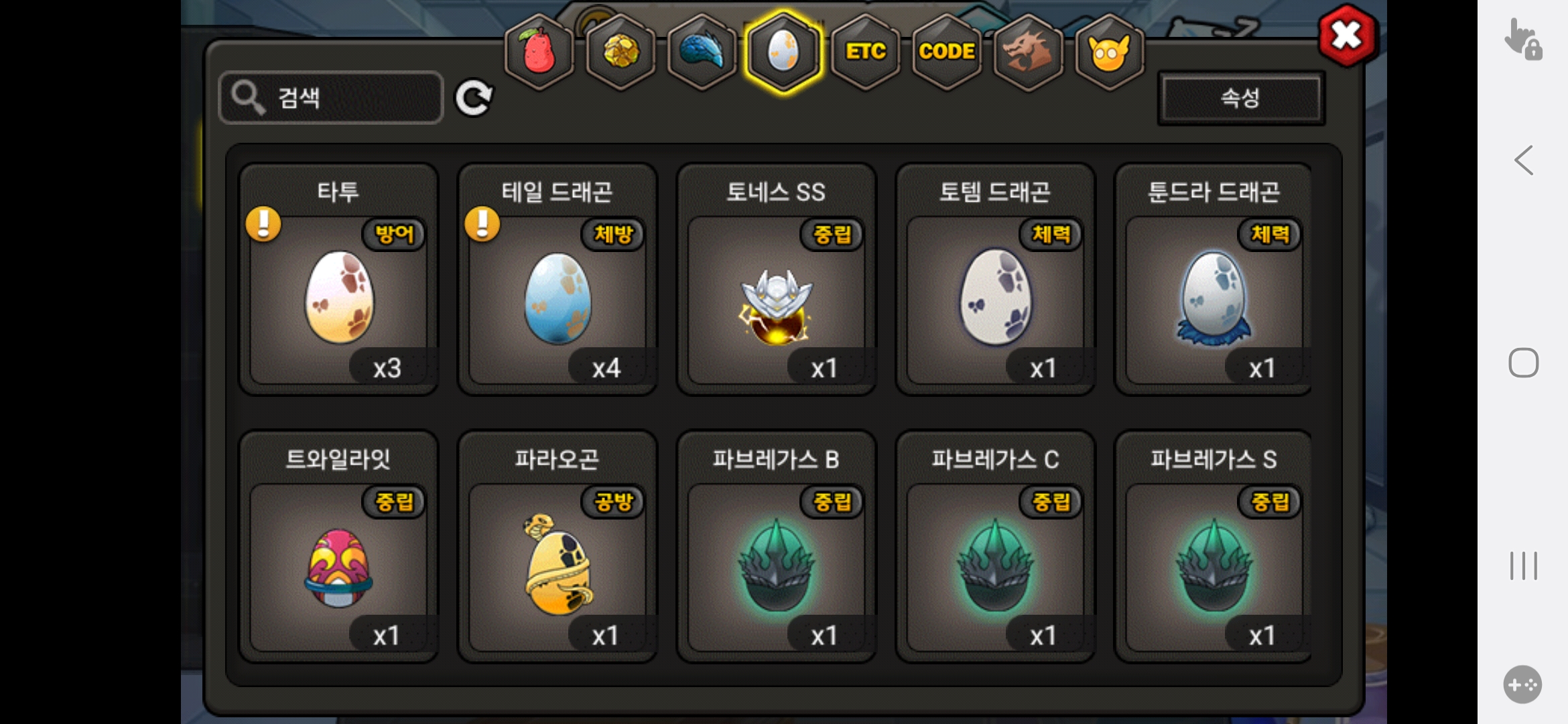This screenshot has height=724, width=1568.
Task: View the brown dragon head tab
Action: coord(1028,52)
